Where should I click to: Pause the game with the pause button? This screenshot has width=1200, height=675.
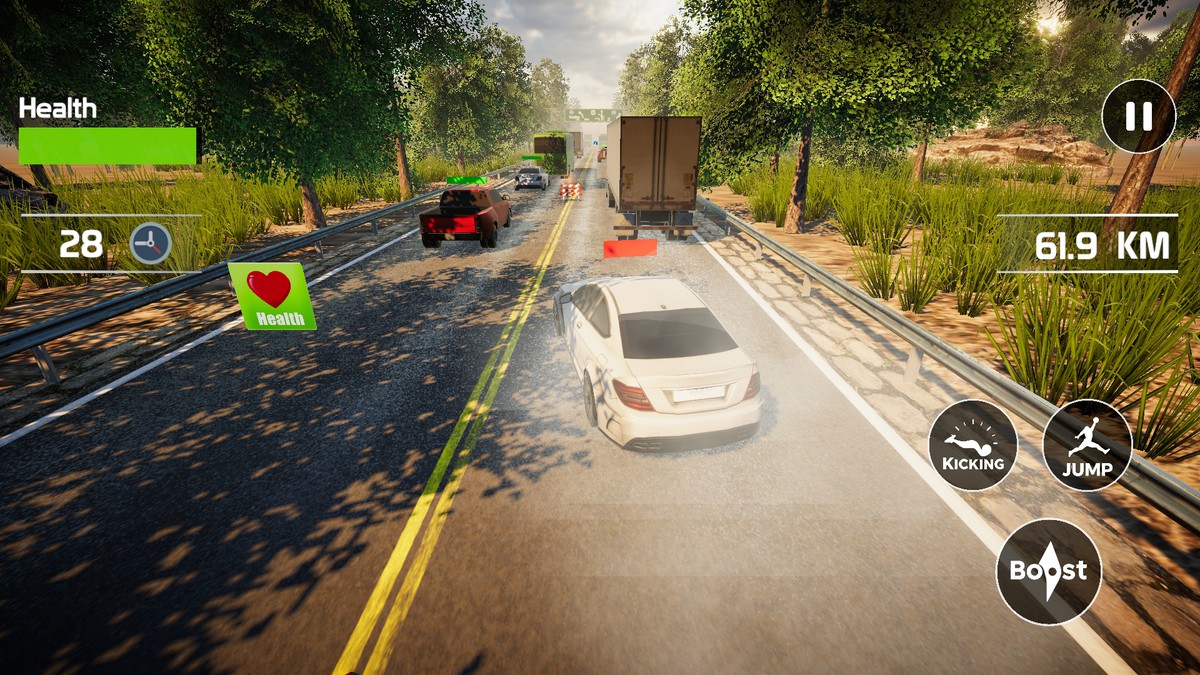[x=1138, y=117]
